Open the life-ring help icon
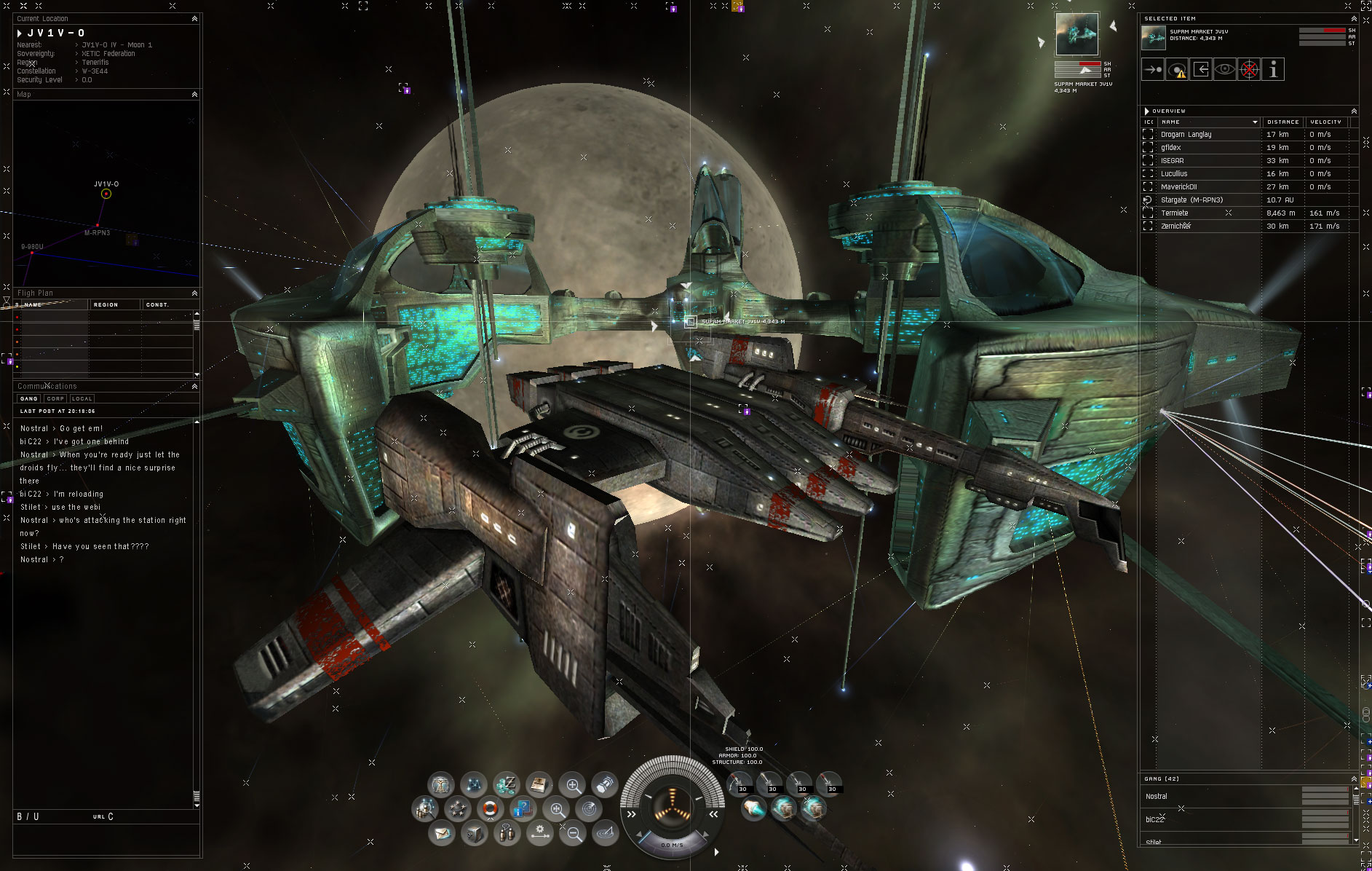The image size is (1372, 871). (490, 808)
